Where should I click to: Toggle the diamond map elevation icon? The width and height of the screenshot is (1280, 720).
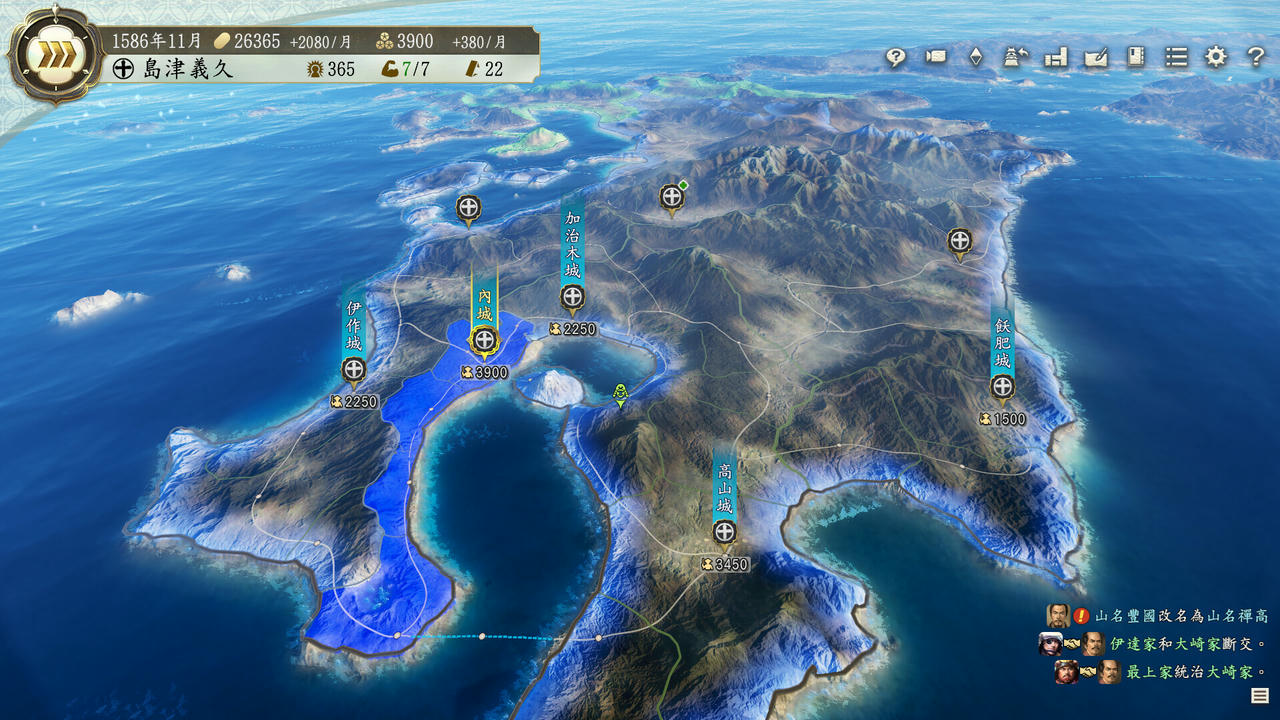point(976,57)
